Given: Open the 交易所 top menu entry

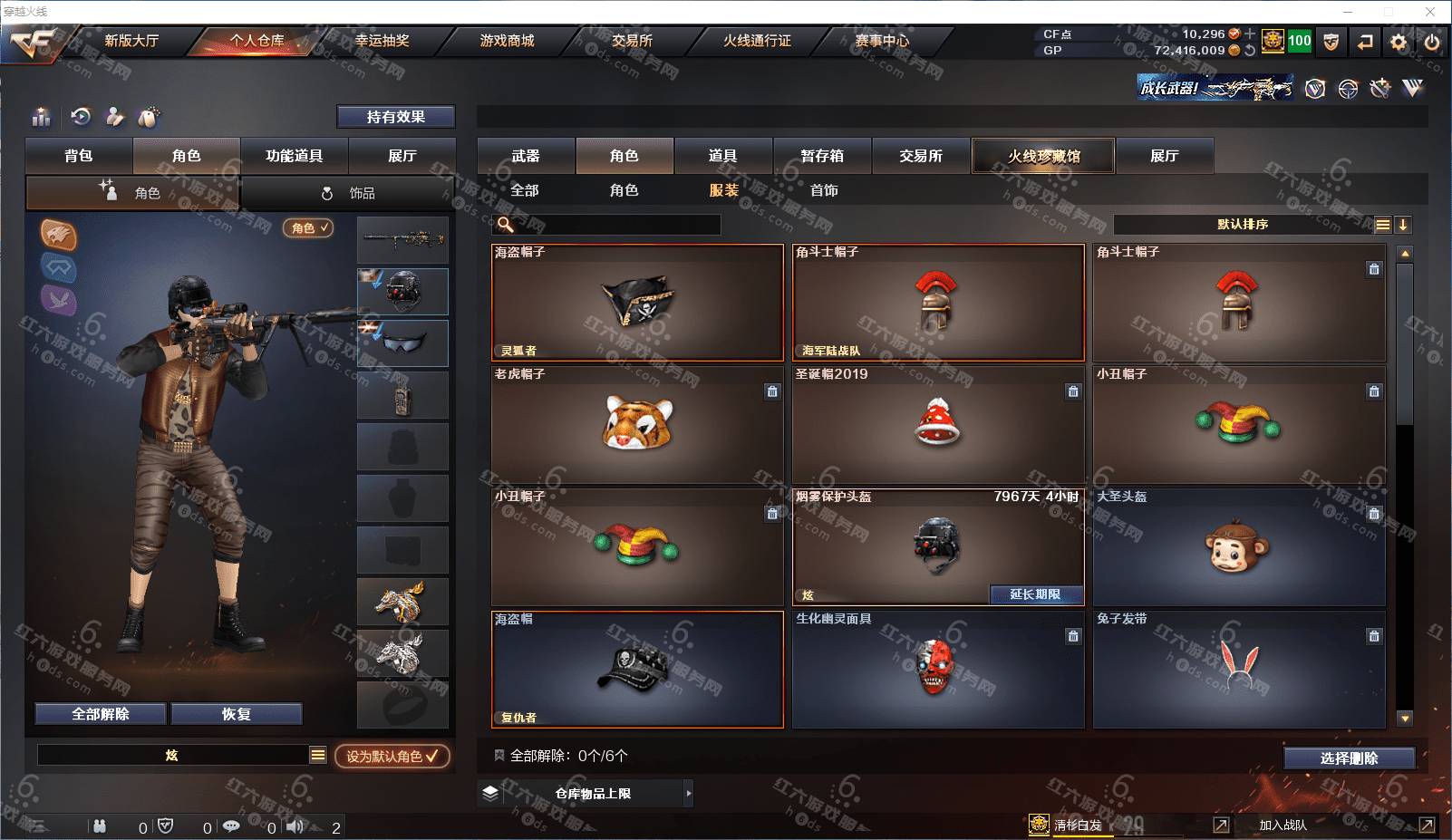Looking at the screenshot, I should (632, 41).
